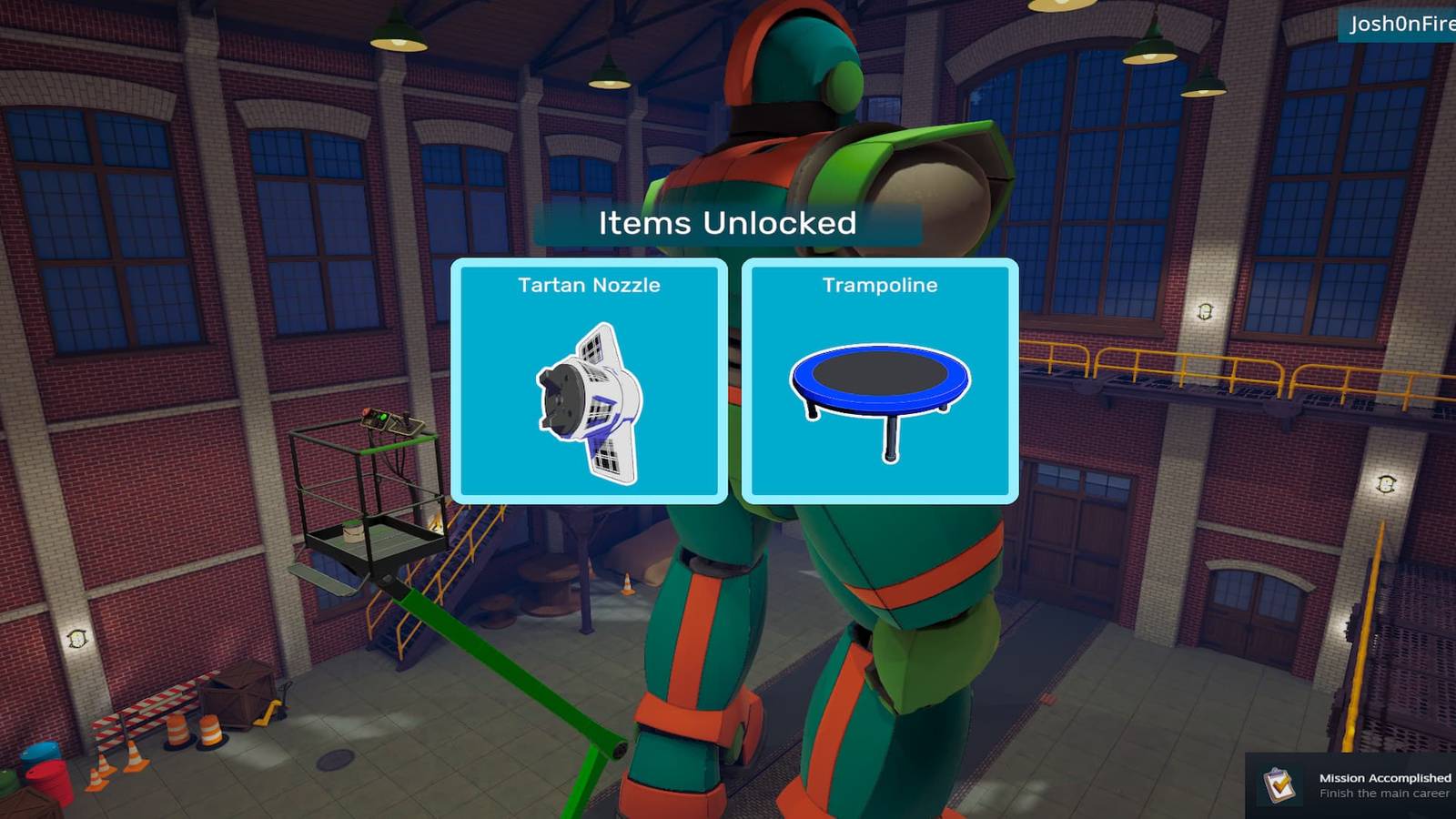
Task: Click the 'Trampoline' label text
Action: point(878,285)
